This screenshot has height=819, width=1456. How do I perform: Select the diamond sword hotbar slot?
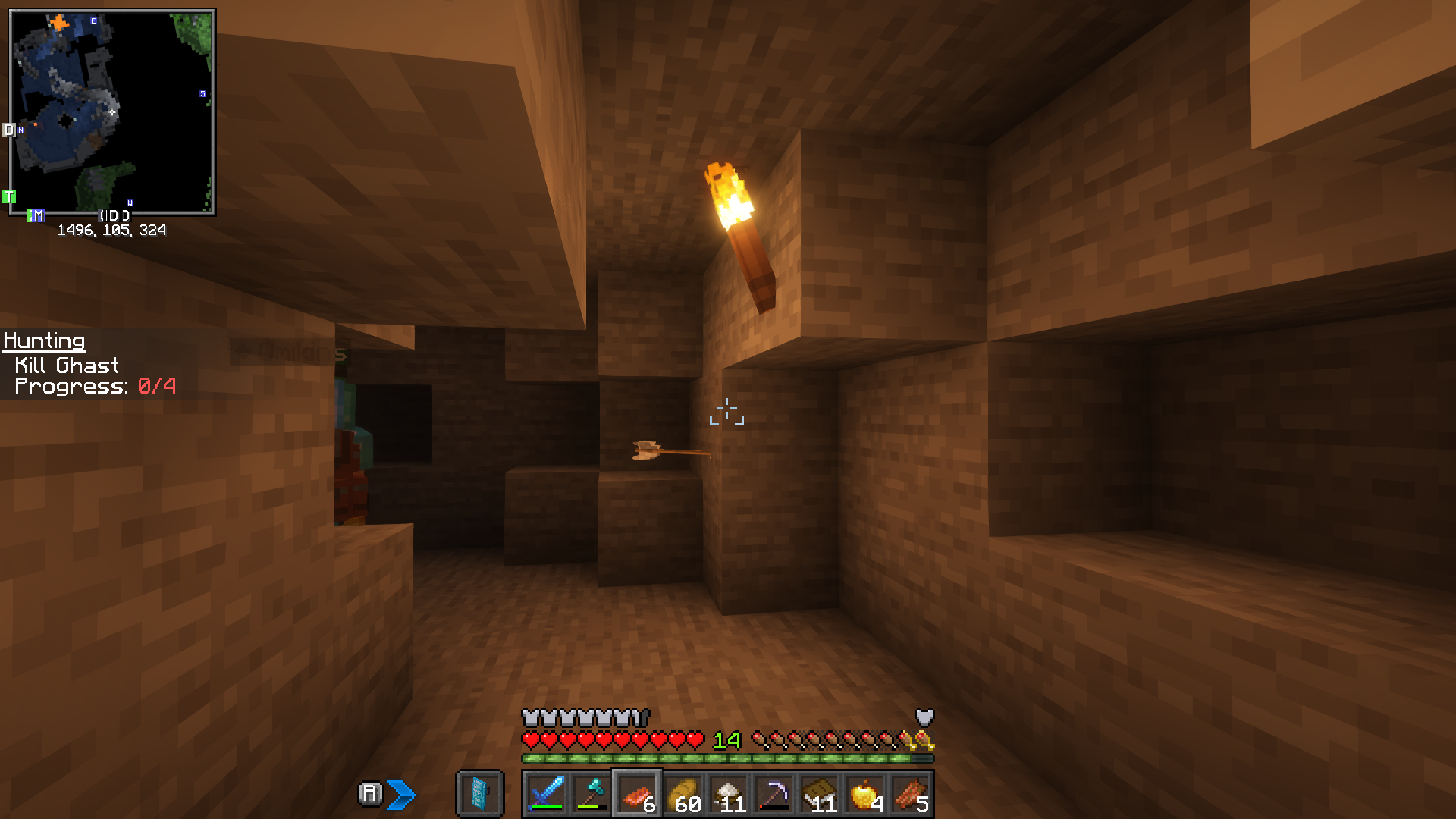click(x=546, y=794)
